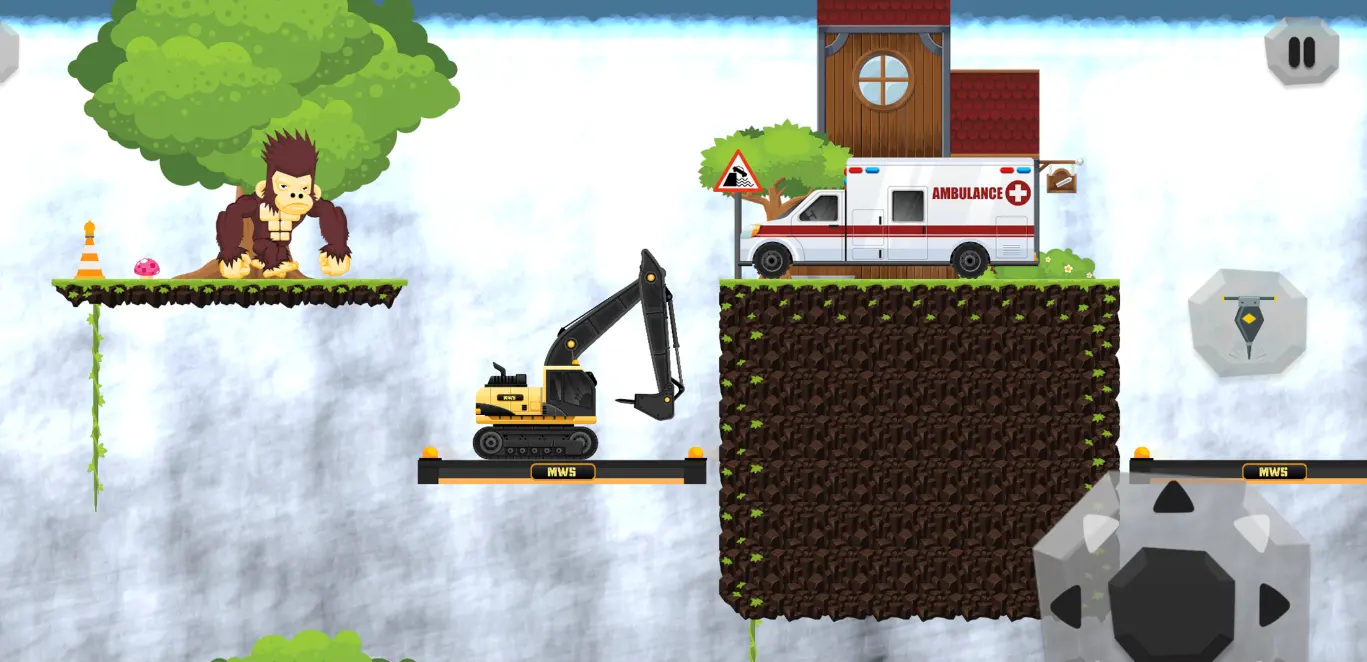Tap the left arrow on the D-pad
The height and width of the screenshot is (662, 1367).
point(1066,606)
